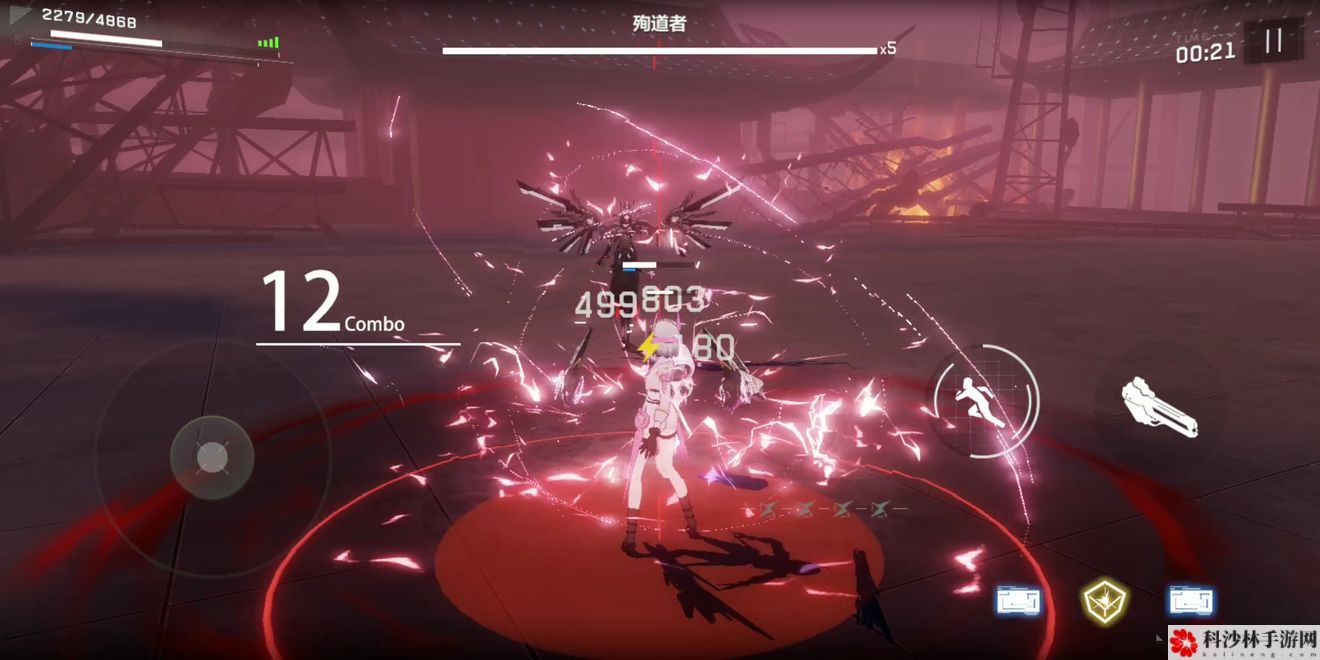Activate the yellow hexagon signal orb

[x=1104, y=600]
